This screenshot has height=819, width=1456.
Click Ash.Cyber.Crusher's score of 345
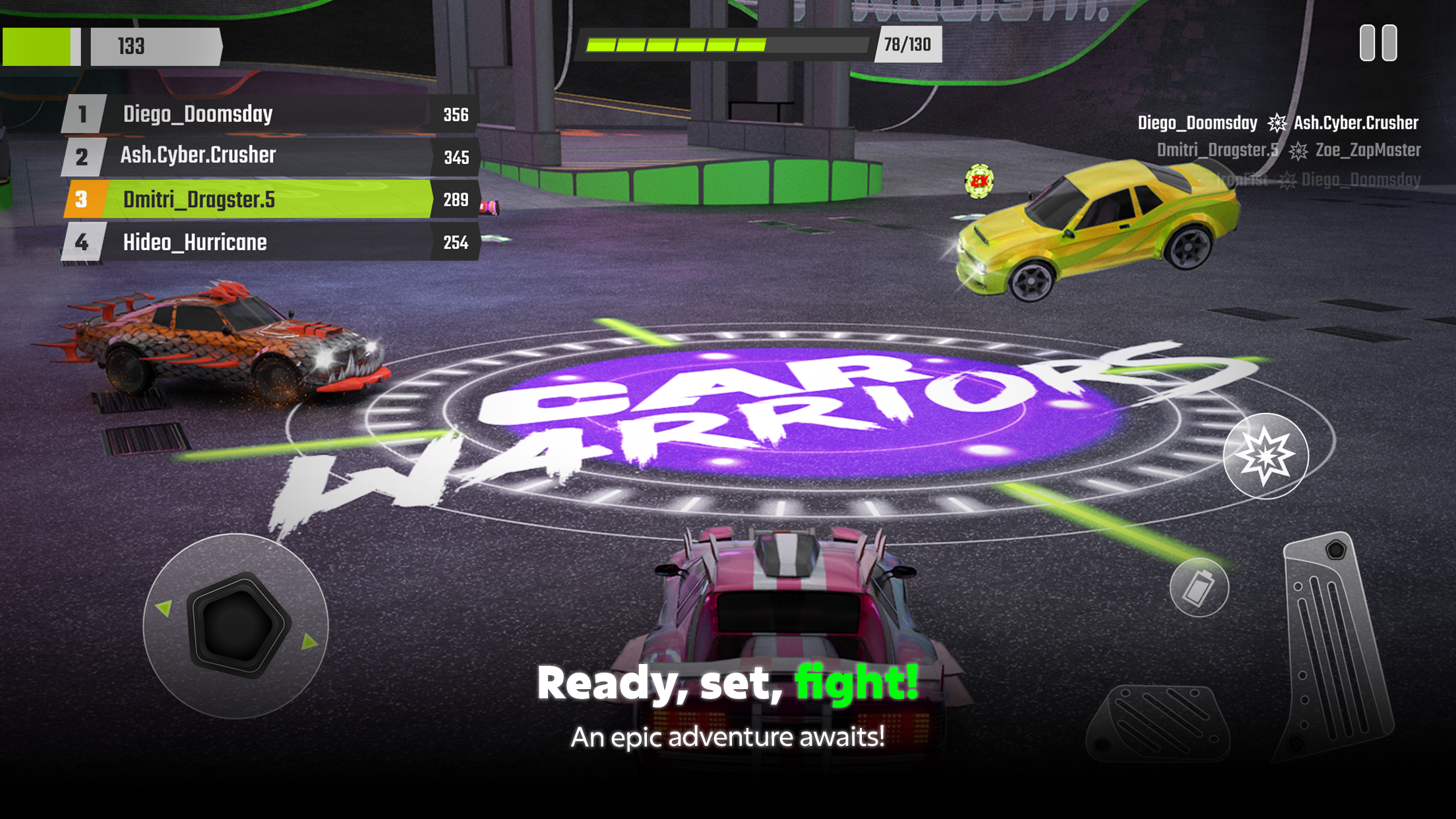(457, 157)
